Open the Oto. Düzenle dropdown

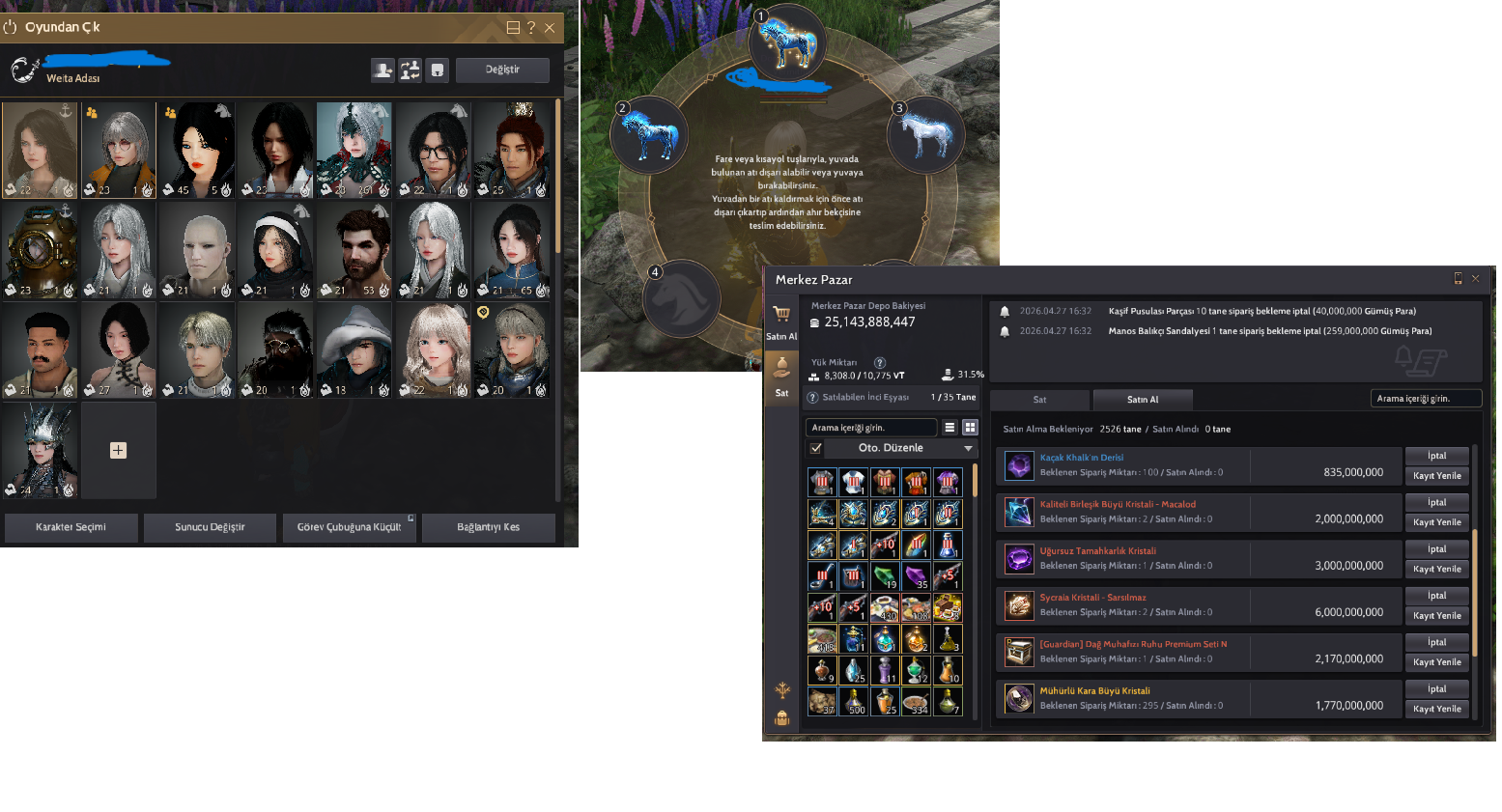968,448
